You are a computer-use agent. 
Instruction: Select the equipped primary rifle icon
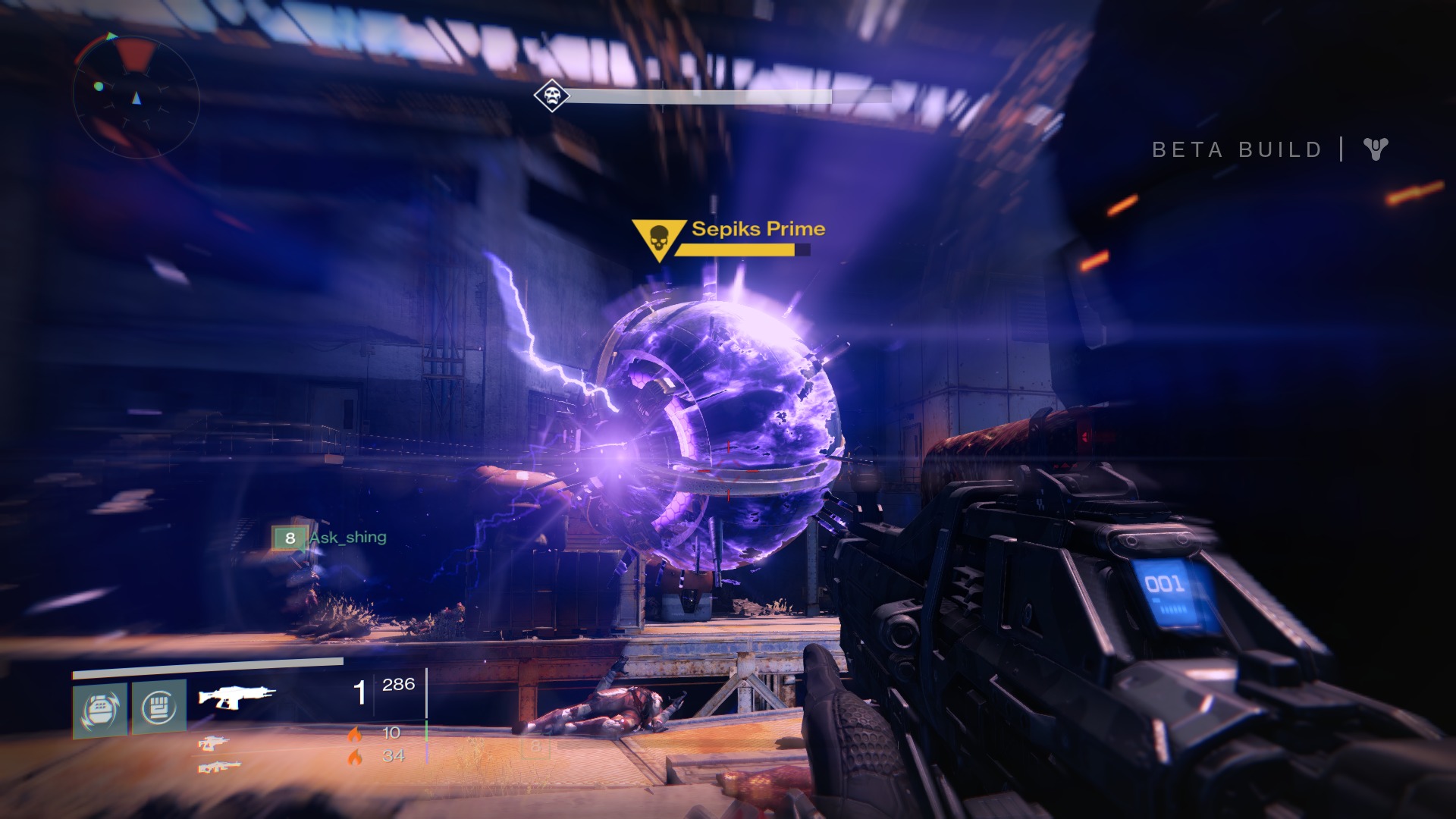click(237, 695)
